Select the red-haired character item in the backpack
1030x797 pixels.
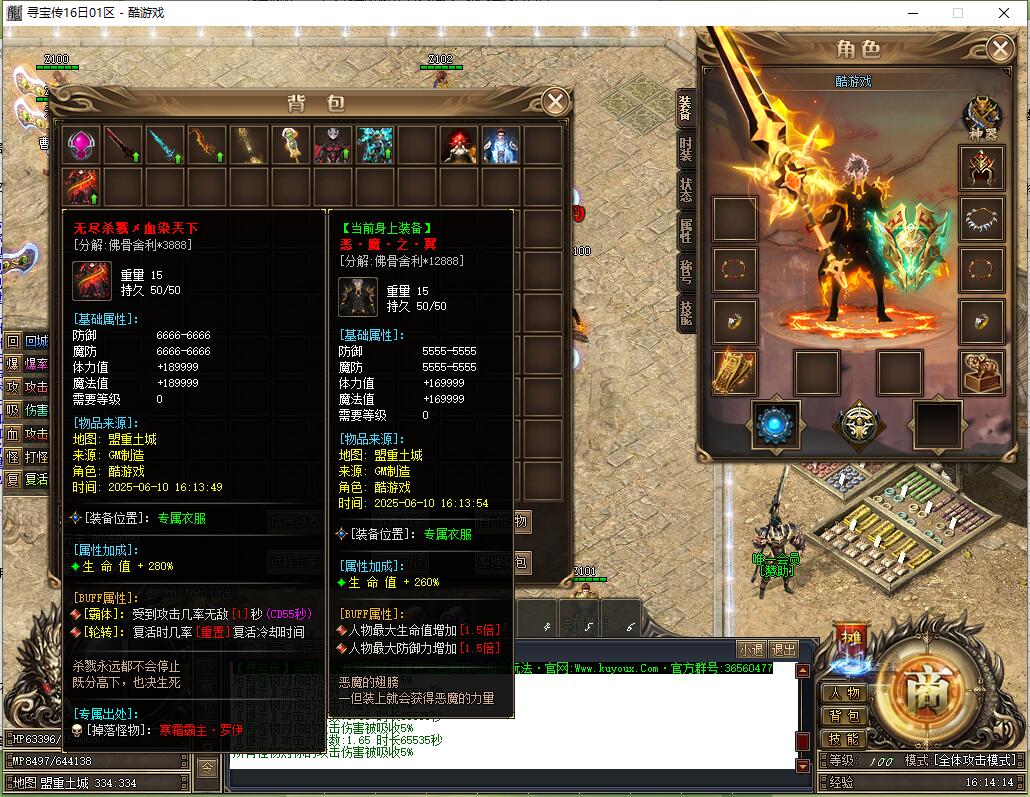pyautogui.click(x=459, y=146)
